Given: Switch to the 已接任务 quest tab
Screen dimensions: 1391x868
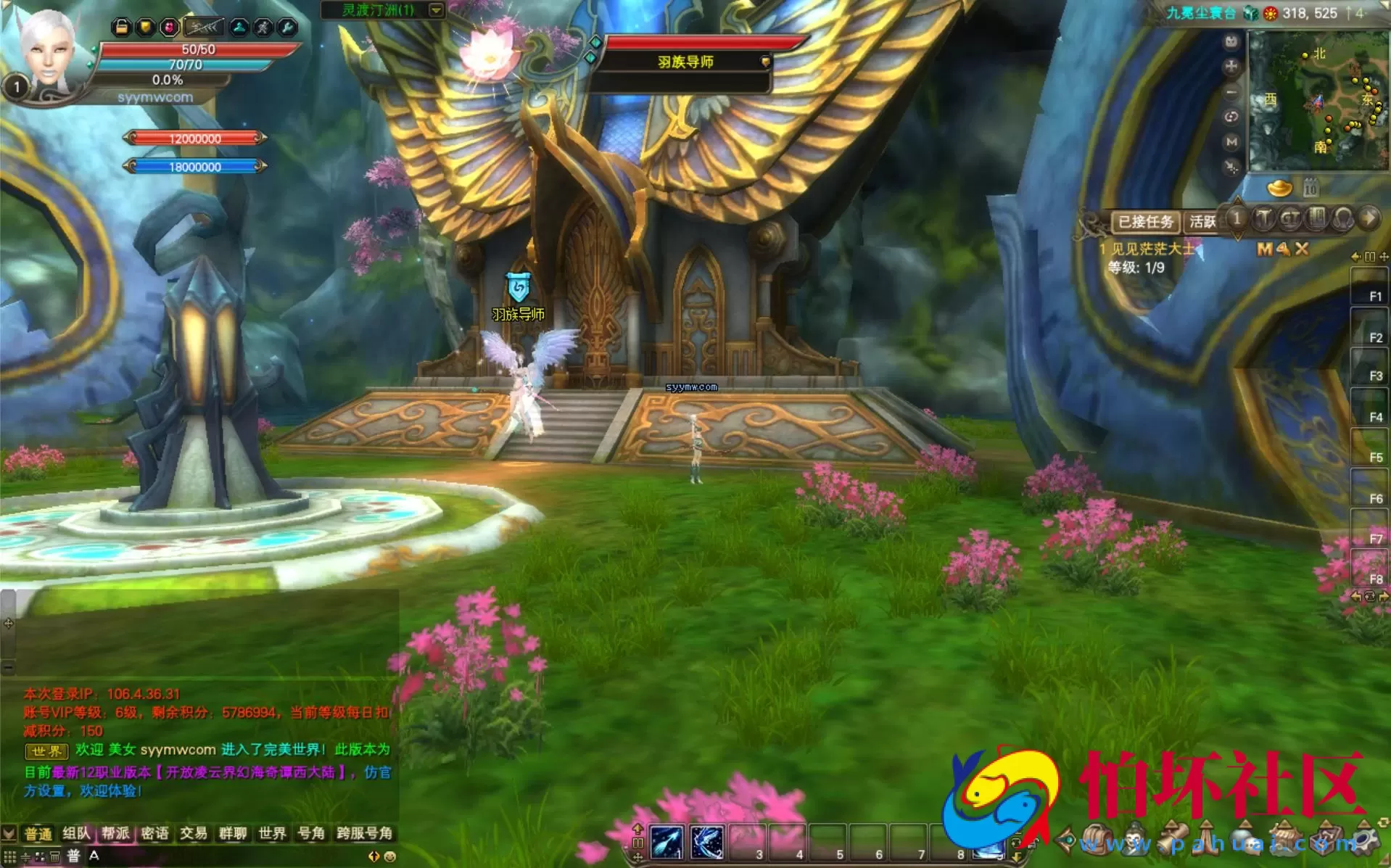Looking at the screenshot, I should click(x=1145, y=222).
